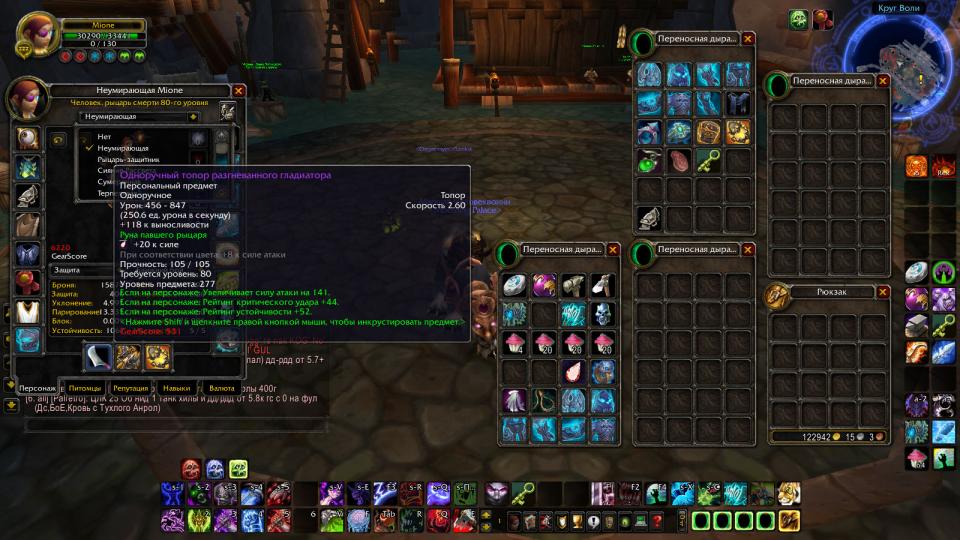Click the golden key item in bag
The width and height of the screenshot is (960, 540).
pos(709,160)
